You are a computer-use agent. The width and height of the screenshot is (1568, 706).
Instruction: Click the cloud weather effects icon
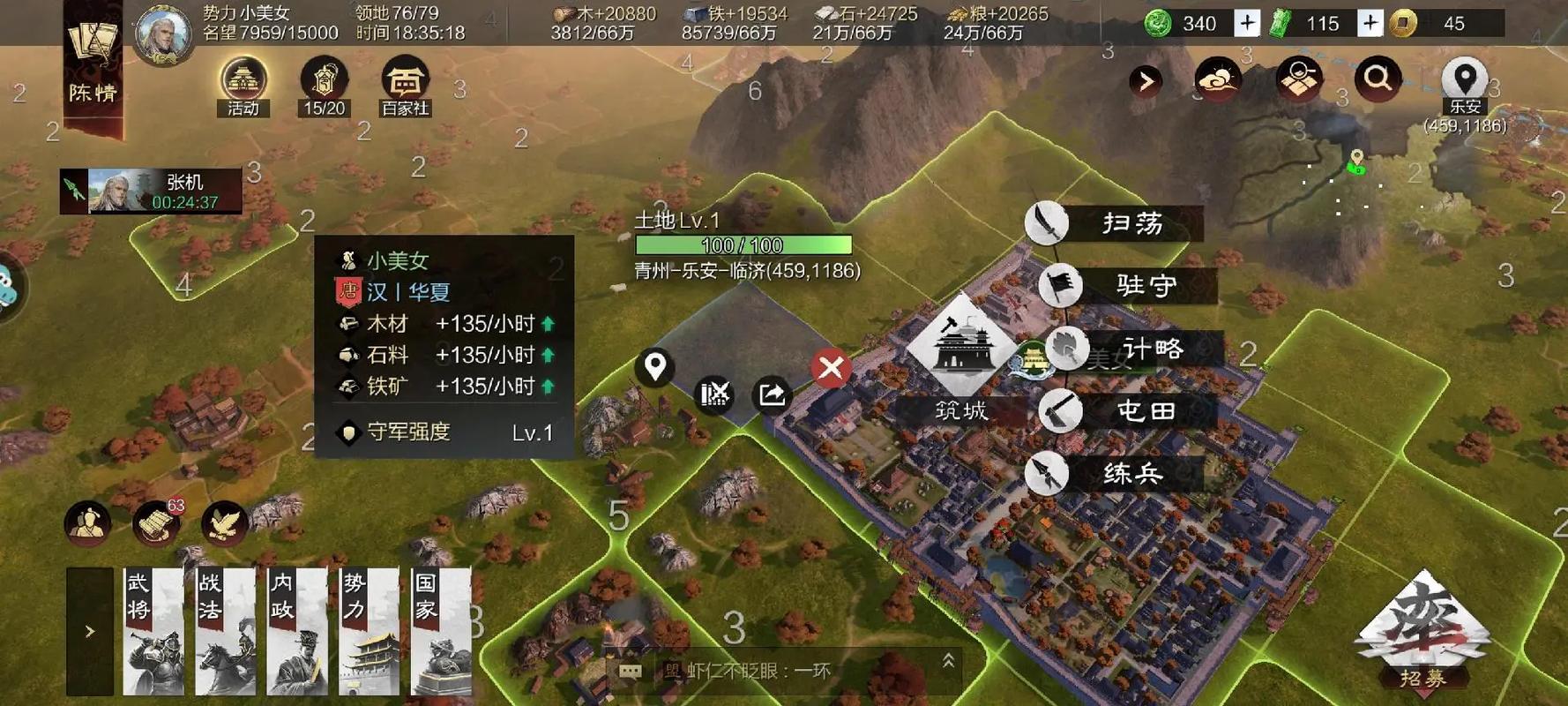click(x=1219, y=79)
